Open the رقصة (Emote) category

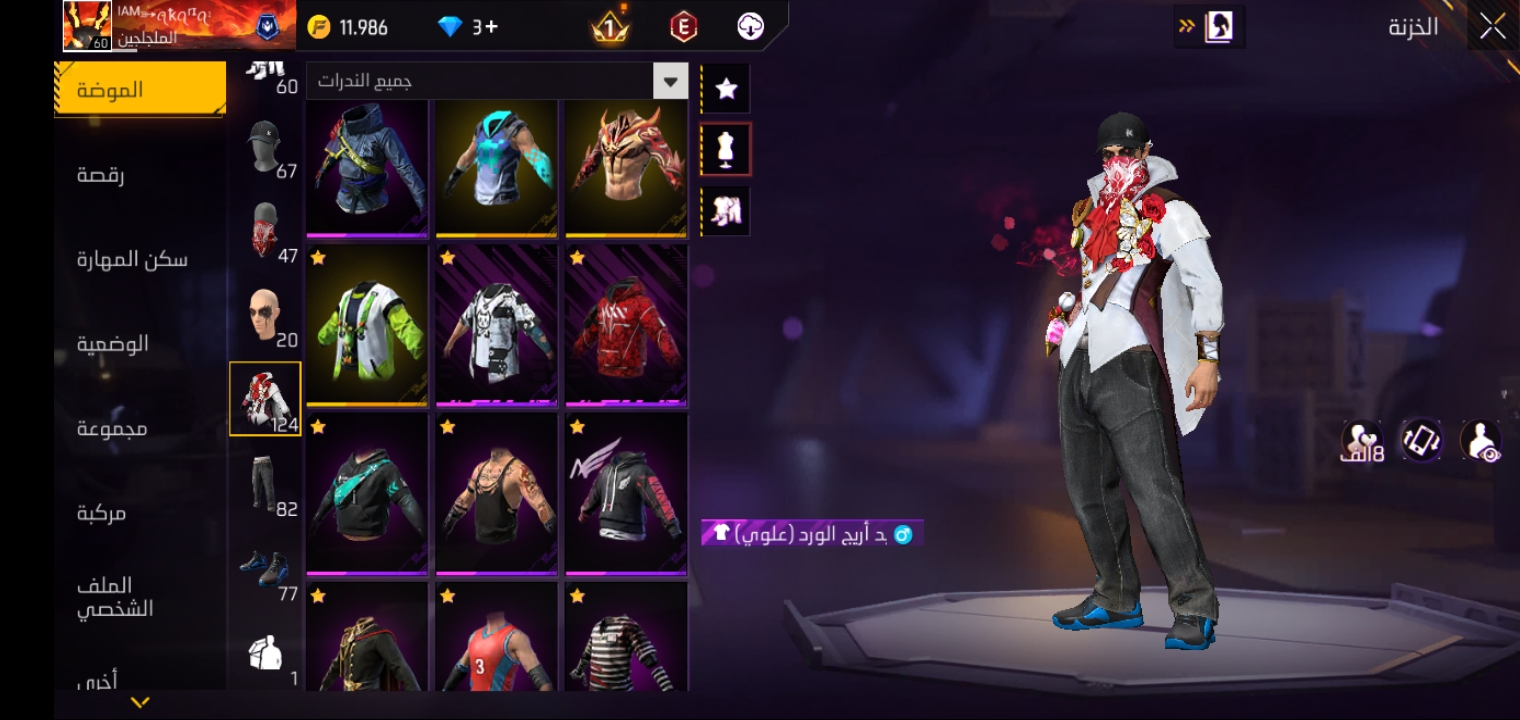[102, 175]
